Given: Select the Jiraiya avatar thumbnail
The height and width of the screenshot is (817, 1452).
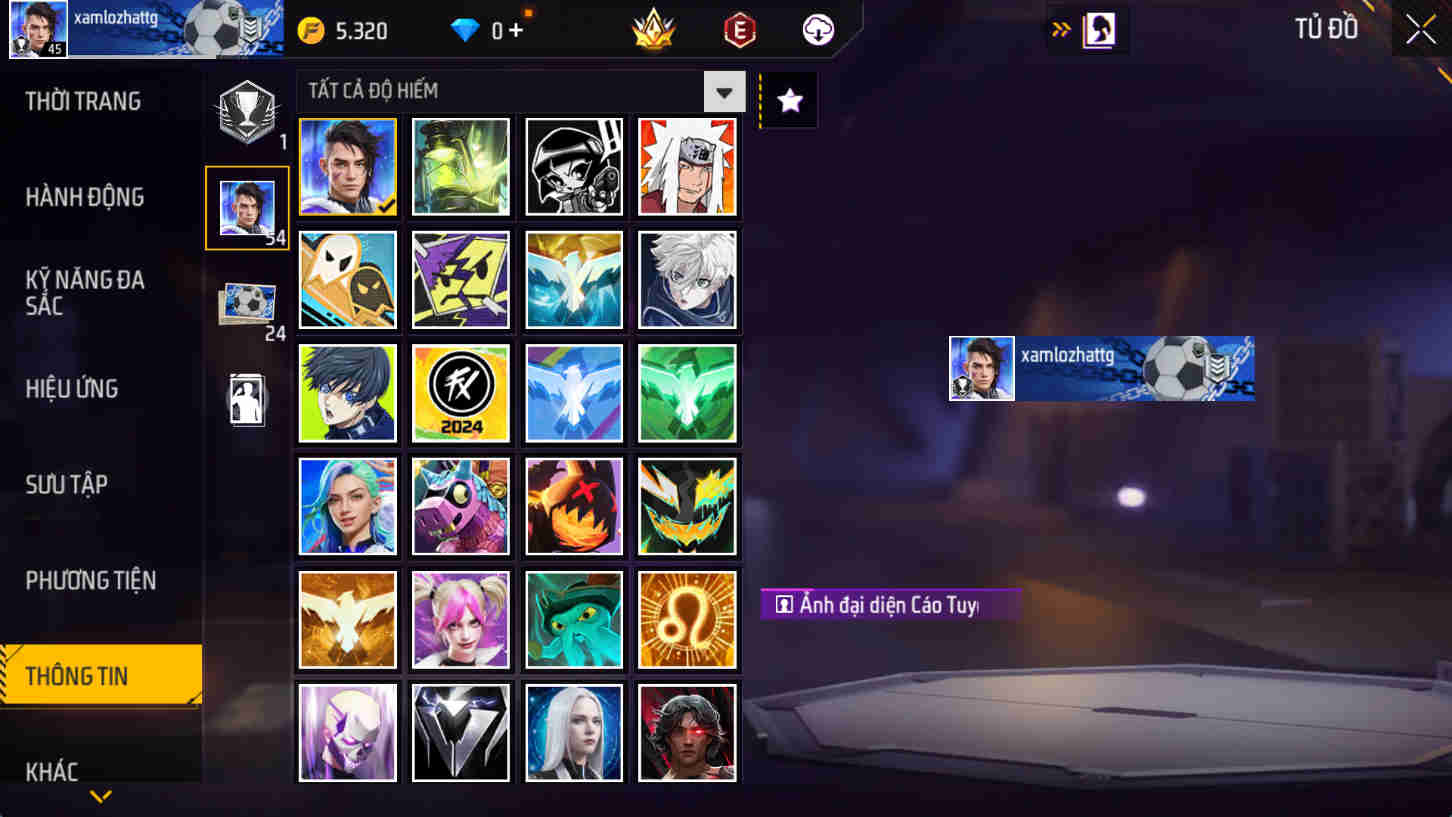Looking at the screenshot, I should 687,166.
